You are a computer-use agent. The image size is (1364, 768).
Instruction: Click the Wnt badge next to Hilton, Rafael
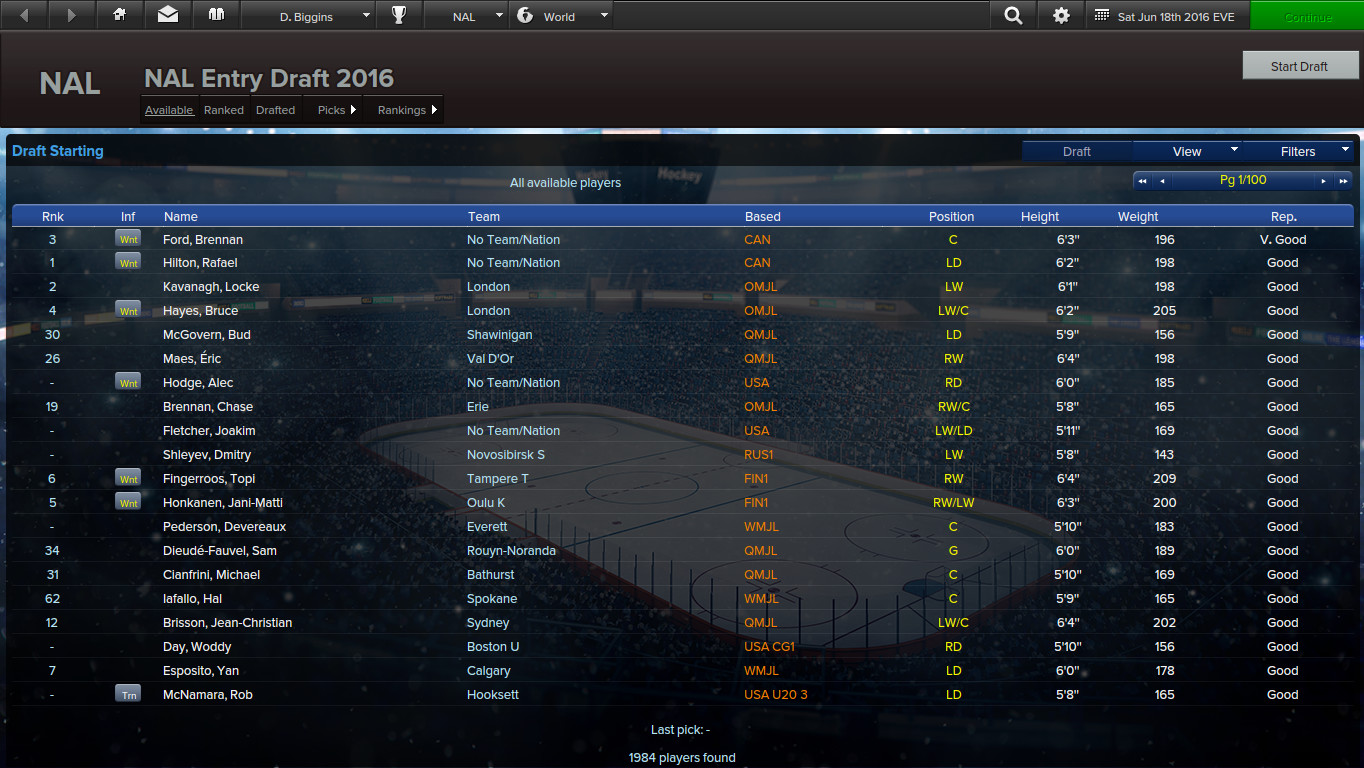click(128, 262)
